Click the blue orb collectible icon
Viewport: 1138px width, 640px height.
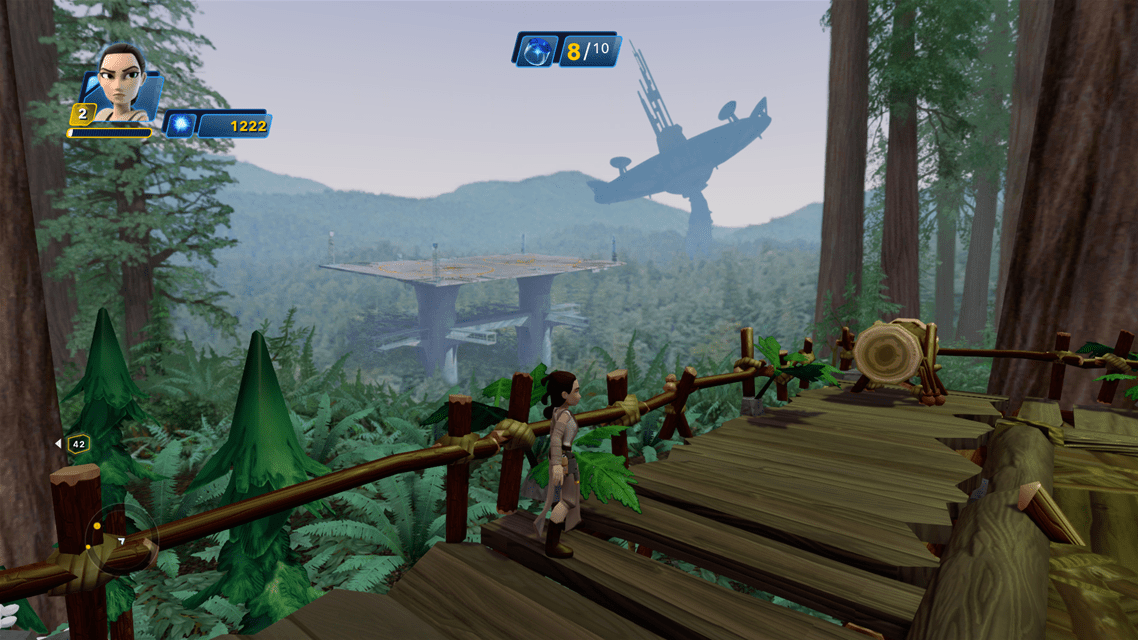pyautogui.click(x=536, y=50)
